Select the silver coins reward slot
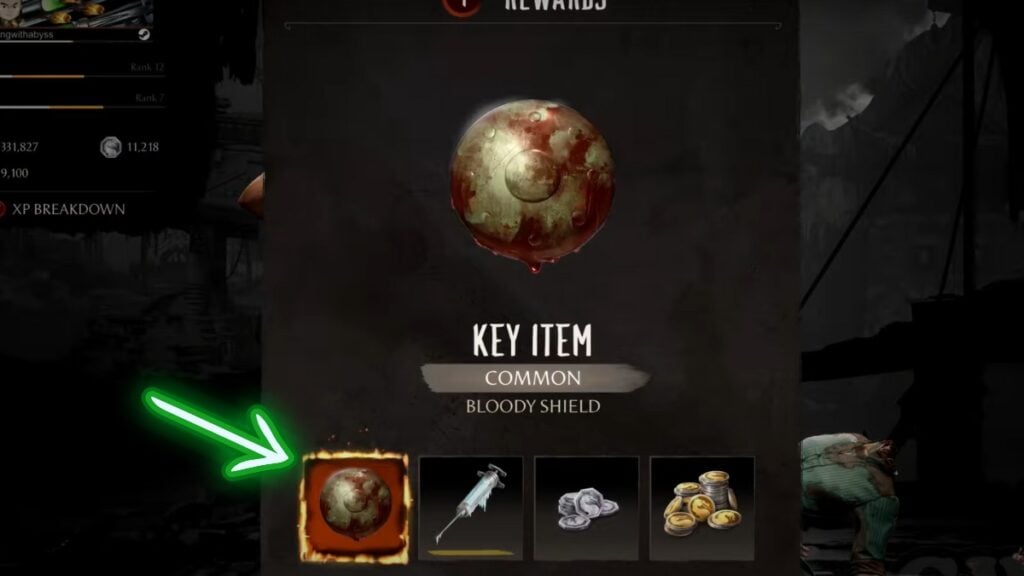The image size is (1024, 576). (586, 508)
